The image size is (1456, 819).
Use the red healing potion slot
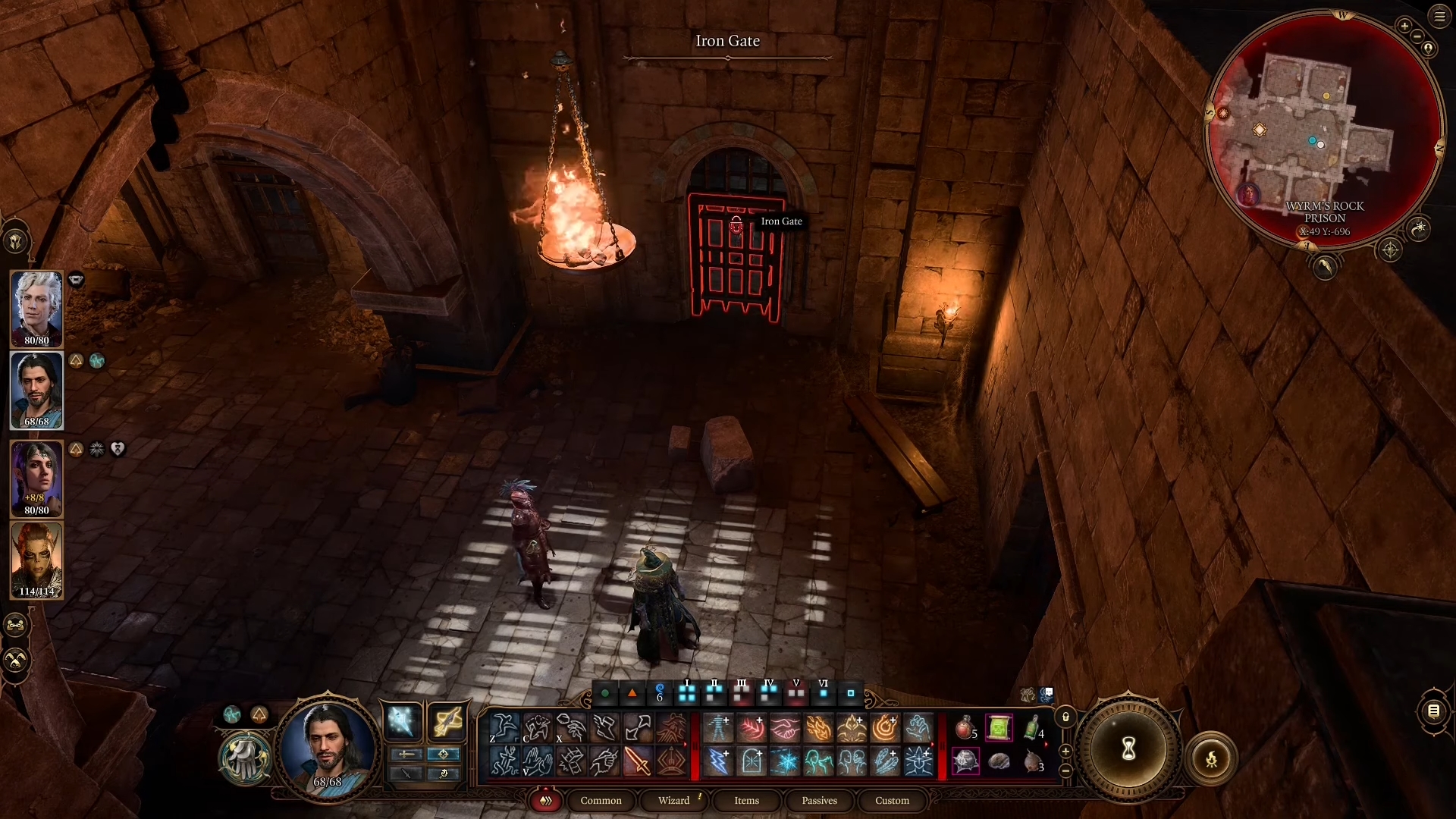pyautogui.click(x=965, y=728)
